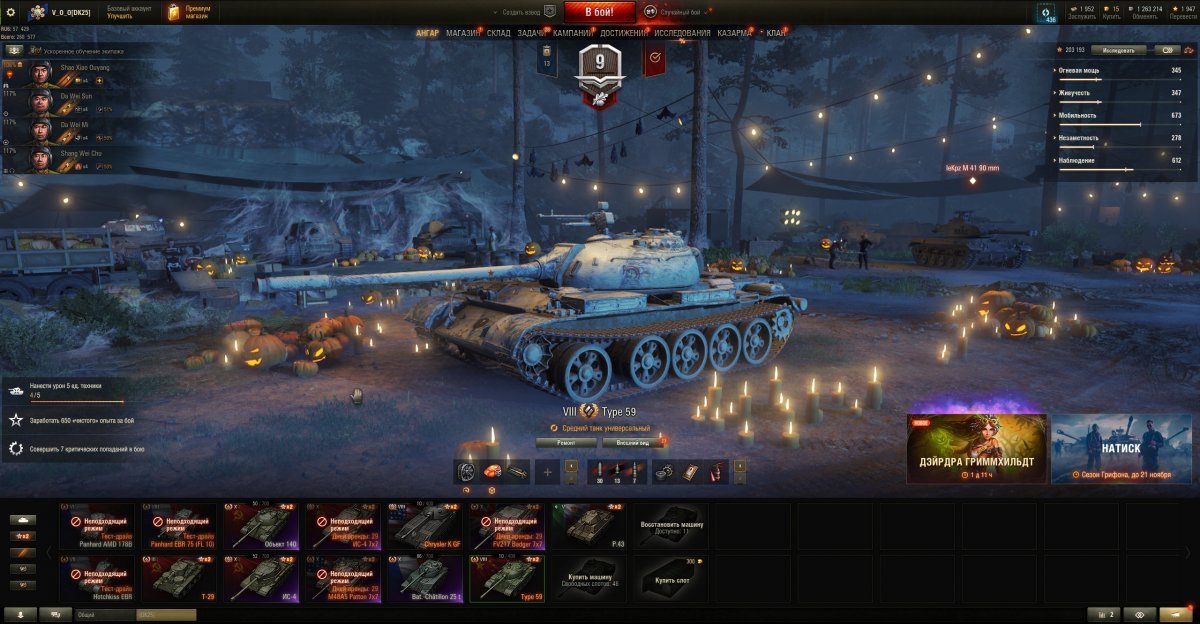Open the Премиум магазин

189,12
